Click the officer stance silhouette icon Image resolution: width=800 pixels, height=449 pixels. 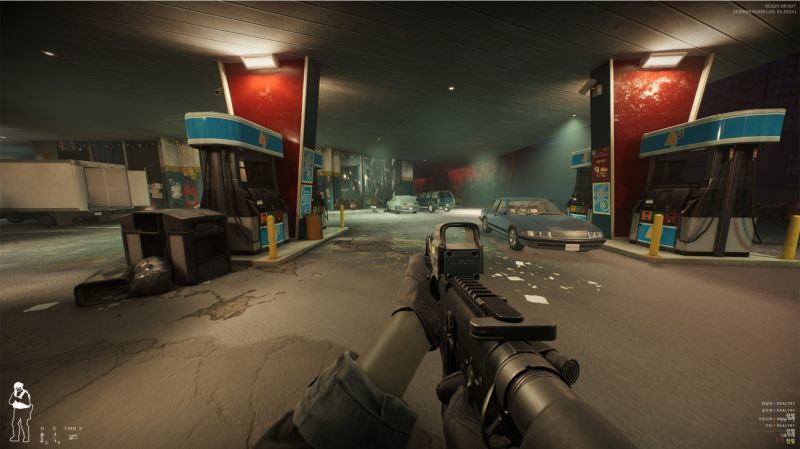point(19,412)
